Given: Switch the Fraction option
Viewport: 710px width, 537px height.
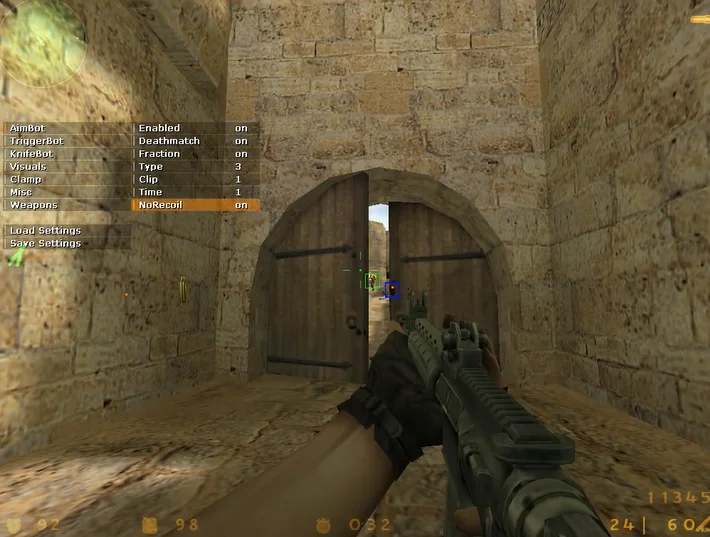Looking at the screenshot, I should coord(195,154).
